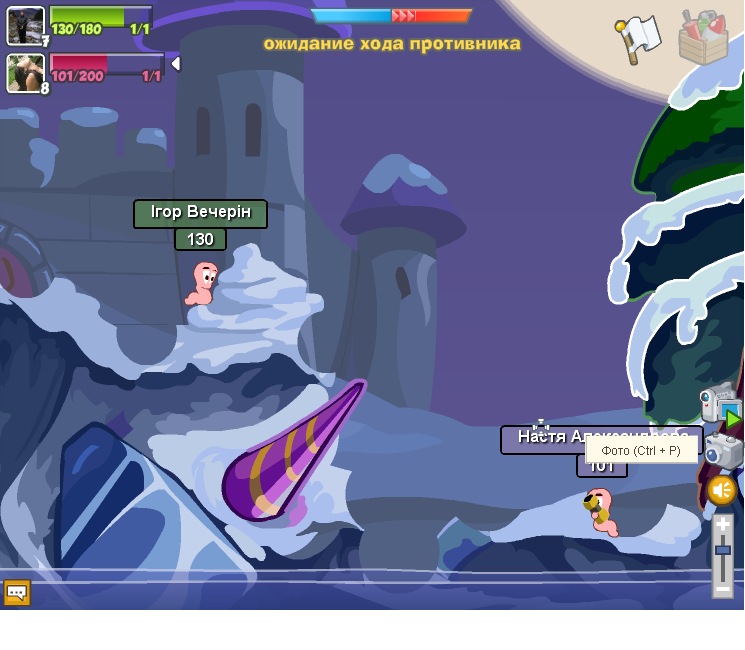Zoom in with the plus button
Image resolution: width=745 pixels, height=650 pixels.
pos(722,524)
